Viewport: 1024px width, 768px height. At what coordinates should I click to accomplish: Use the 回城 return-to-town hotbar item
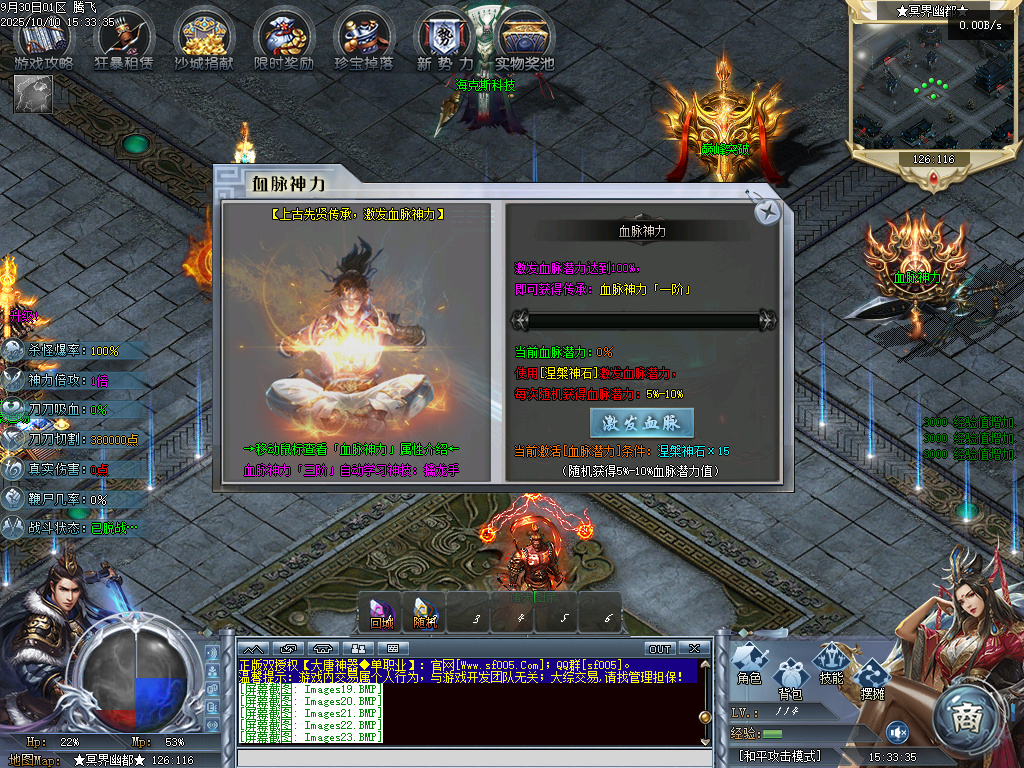pyautogui.click(x=382, y=613)
